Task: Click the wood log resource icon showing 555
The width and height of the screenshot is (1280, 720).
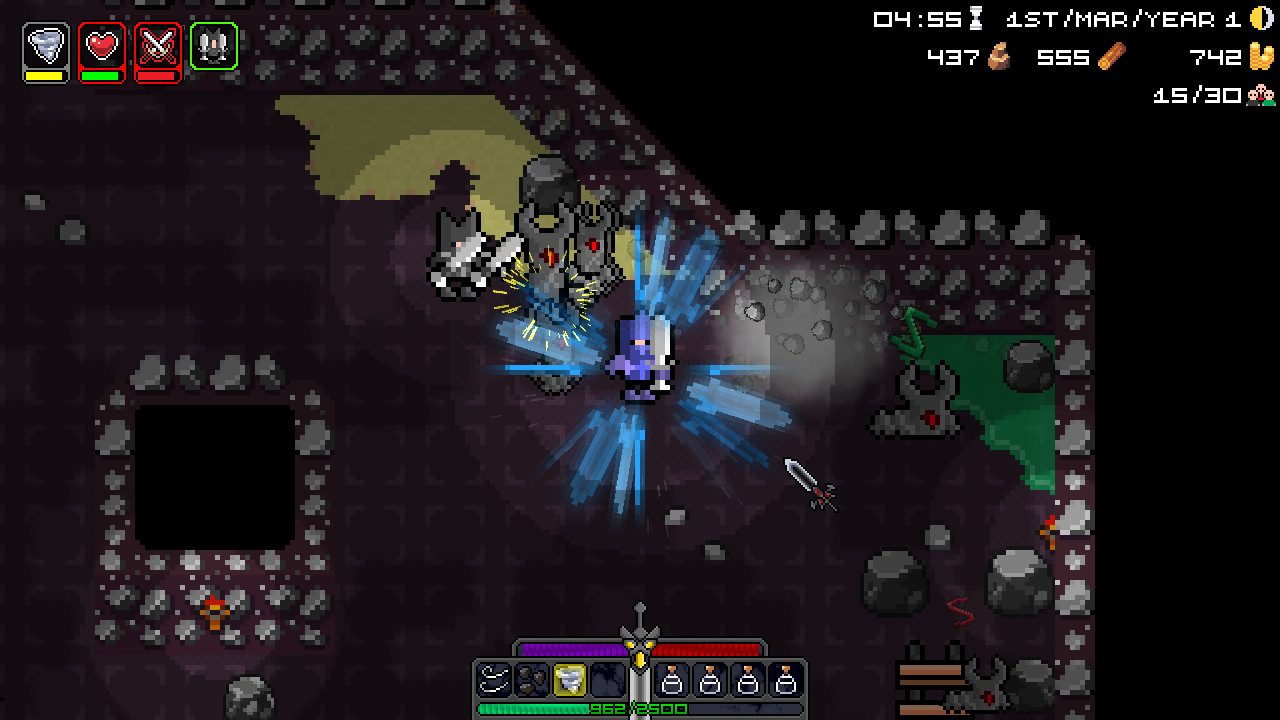Action: [1113, 57]
